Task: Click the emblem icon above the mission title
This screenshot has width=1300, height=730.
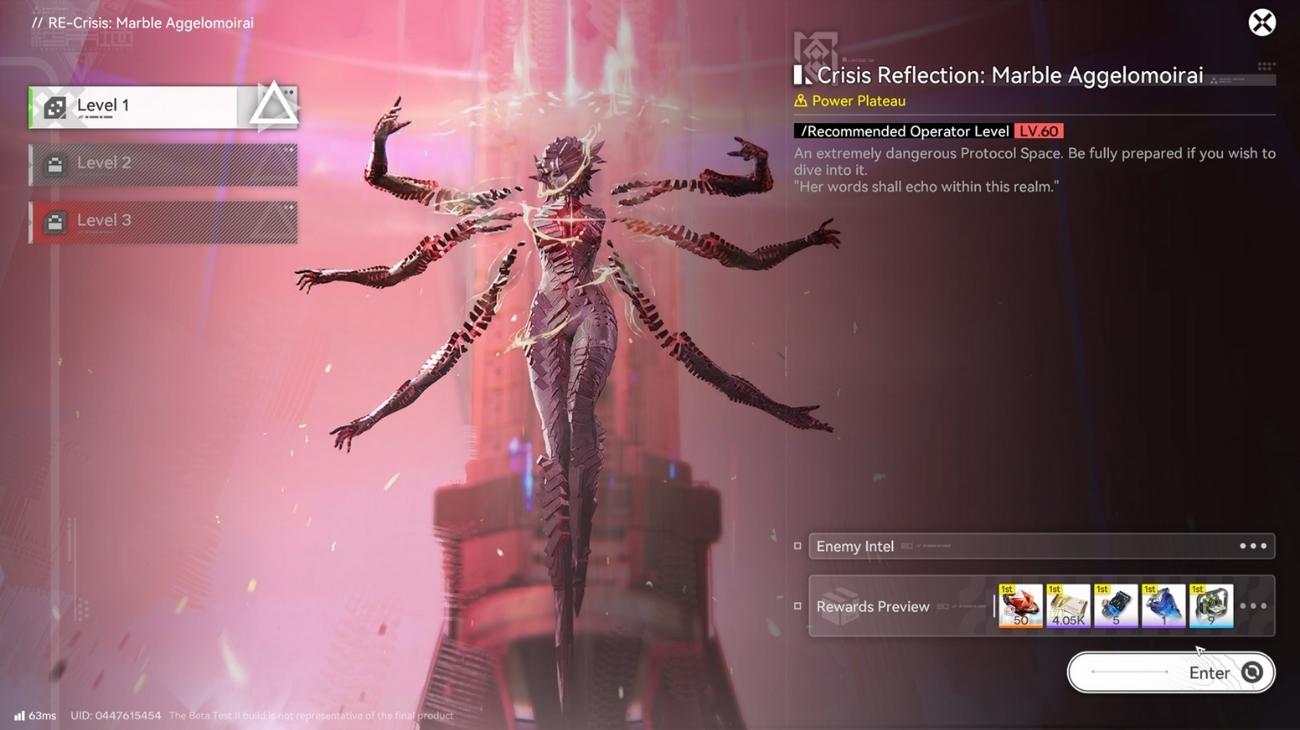Action: click(x=815, y=52)
